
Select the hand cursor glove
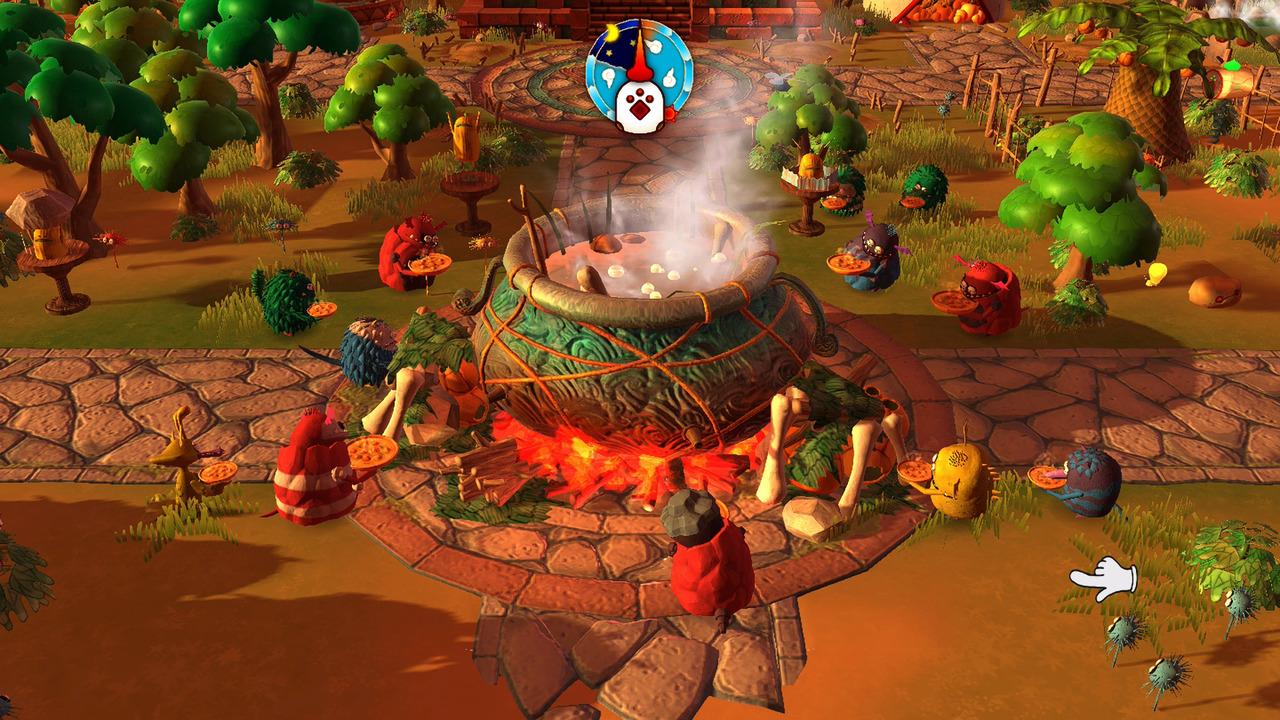1105,575
